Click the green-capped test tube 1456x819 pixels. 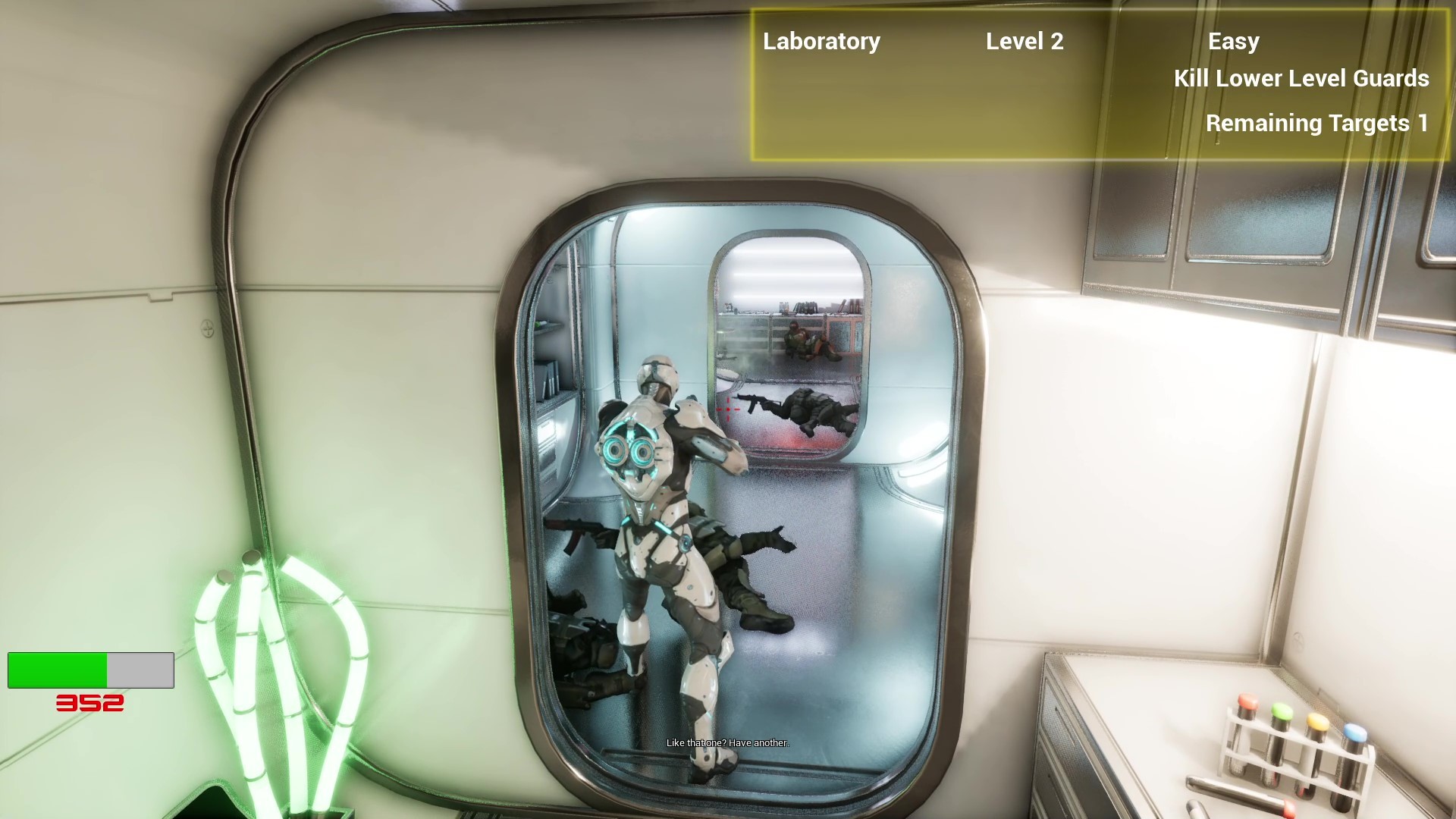tap(1282, 713)
